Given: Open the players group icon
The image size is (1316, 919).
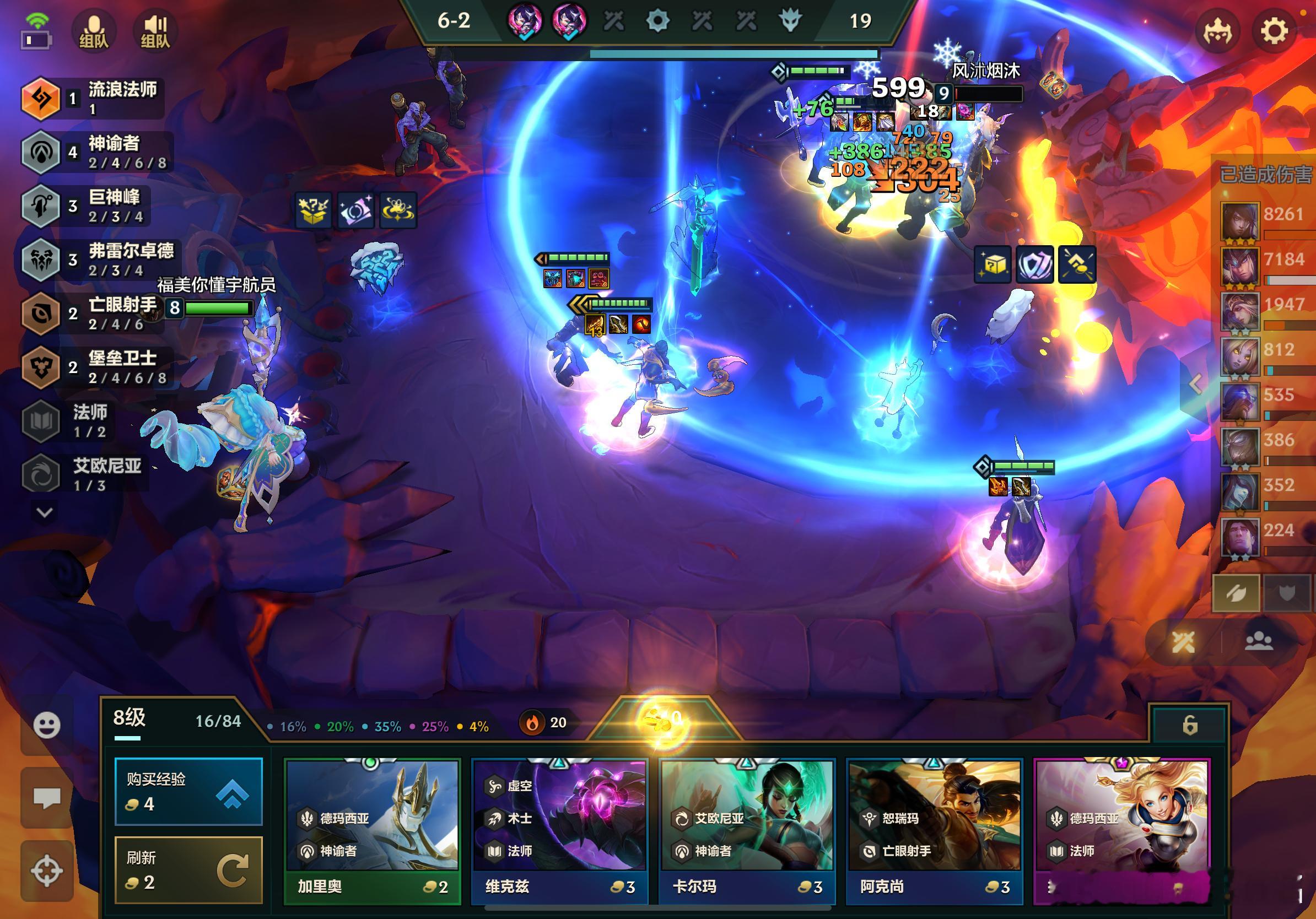Looking at the screenshot, I should tap(1259, 642).
